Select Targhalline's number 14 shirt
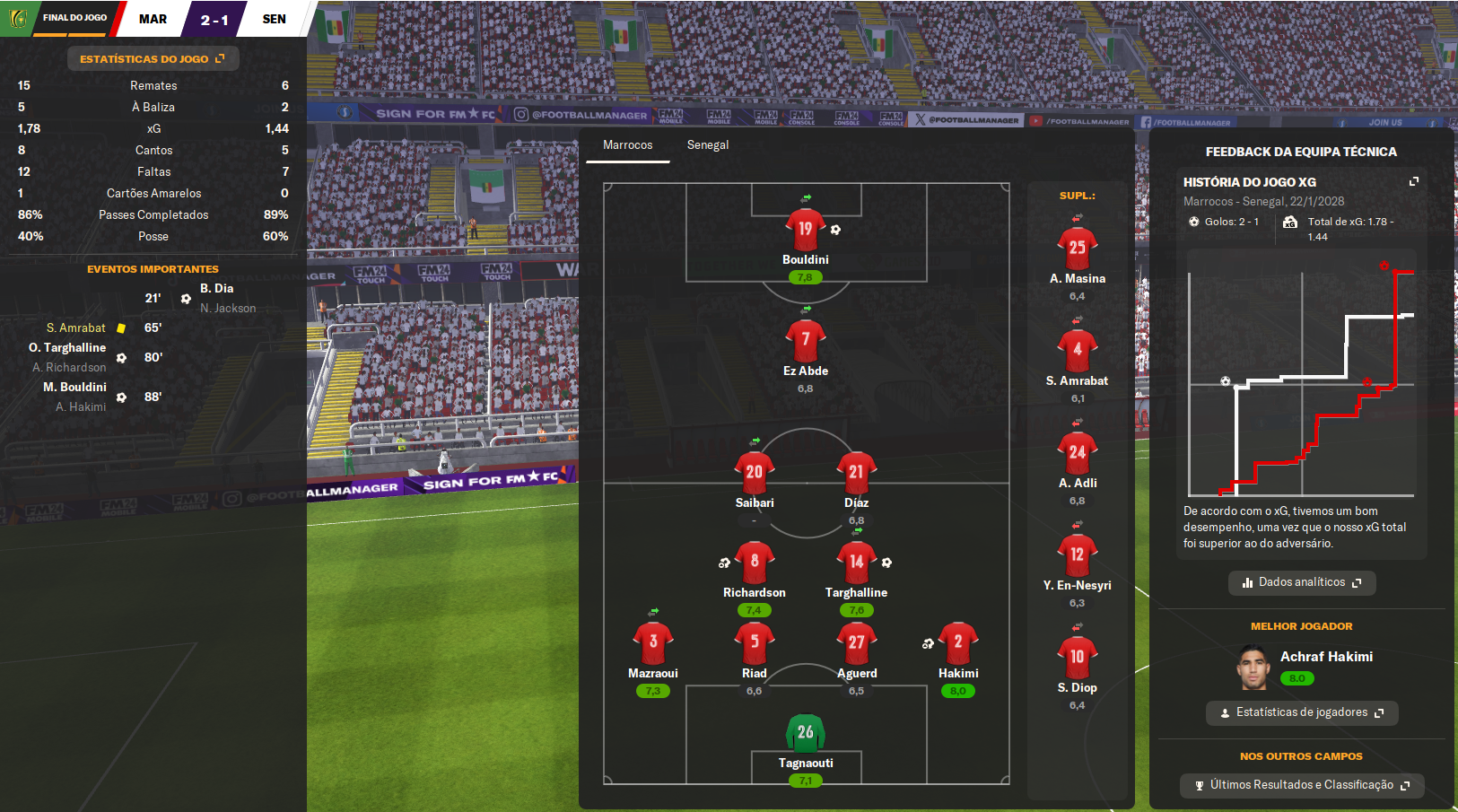The image size is (1458, 812). pyautogui.click(x=856, y=563)
